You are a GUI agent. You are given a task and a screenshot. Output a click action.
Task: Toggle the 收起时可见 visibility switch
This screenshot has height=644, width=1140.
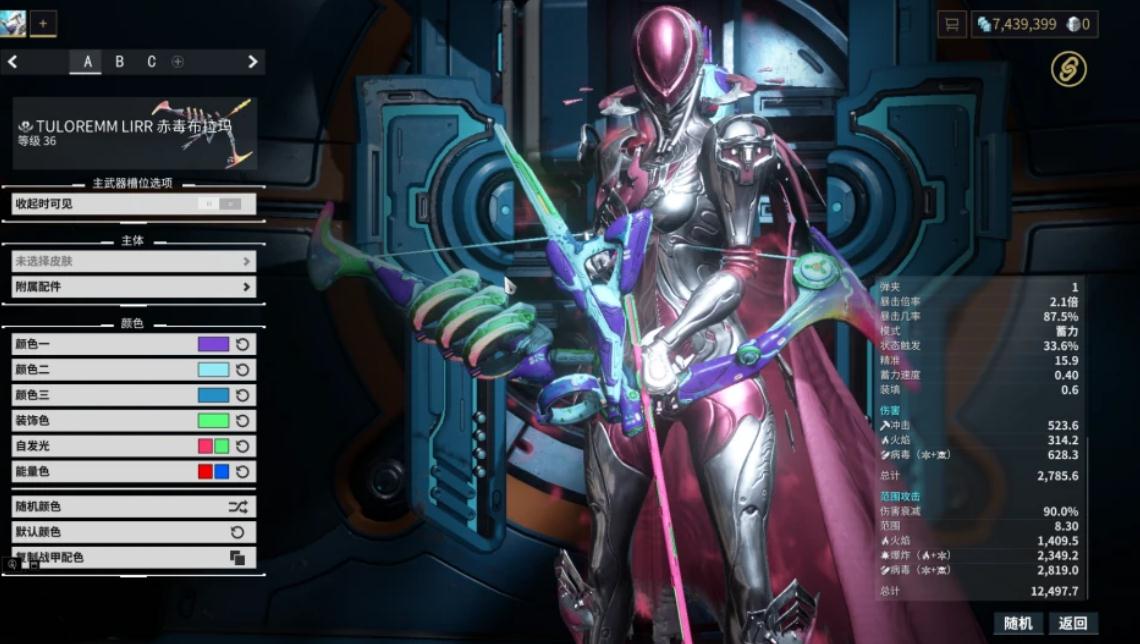click(221, 204)
